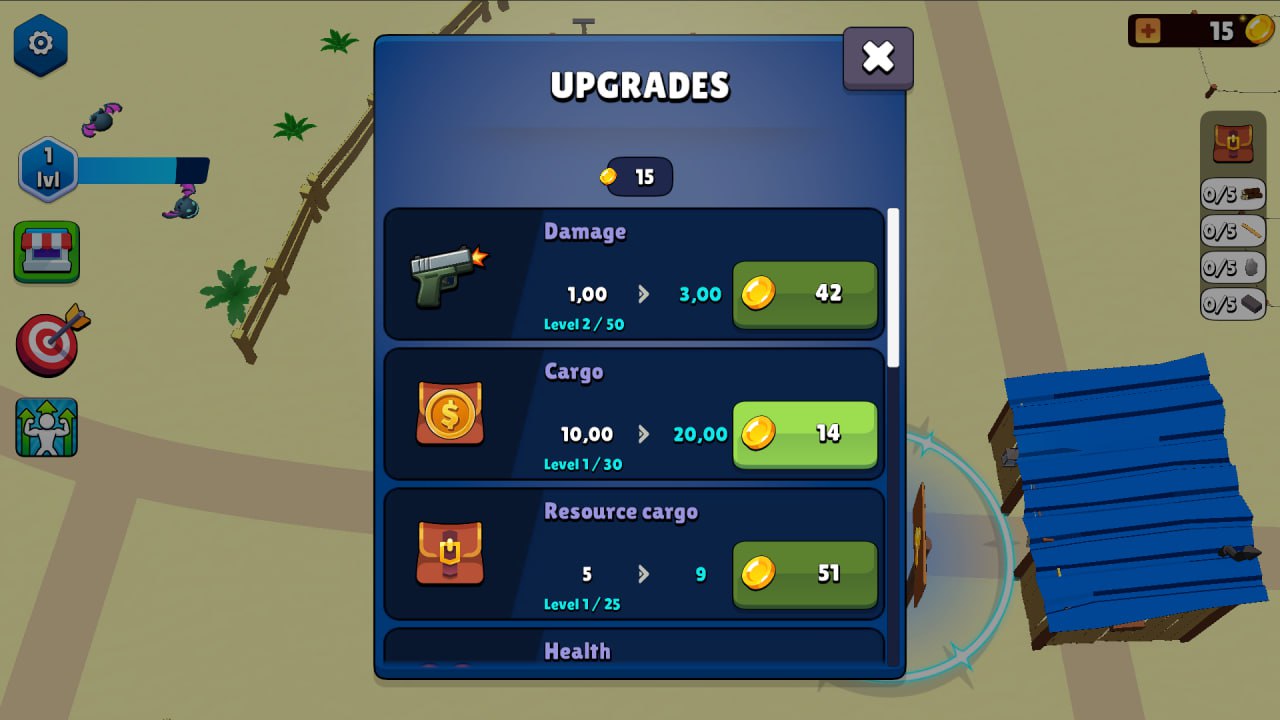Click the cargo bag icon on the right panel

[1233, 141]
